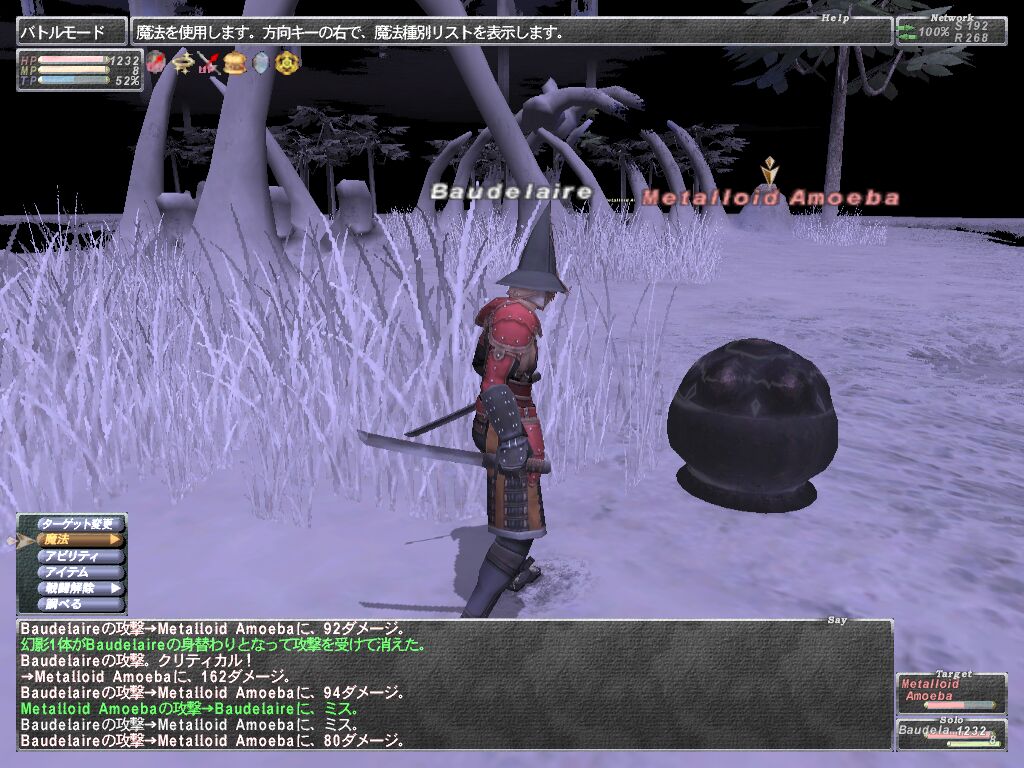Screen dimensions: 1024x768
Task: Select ターゲット変更 in the battle menu
Action: point(78,523)
